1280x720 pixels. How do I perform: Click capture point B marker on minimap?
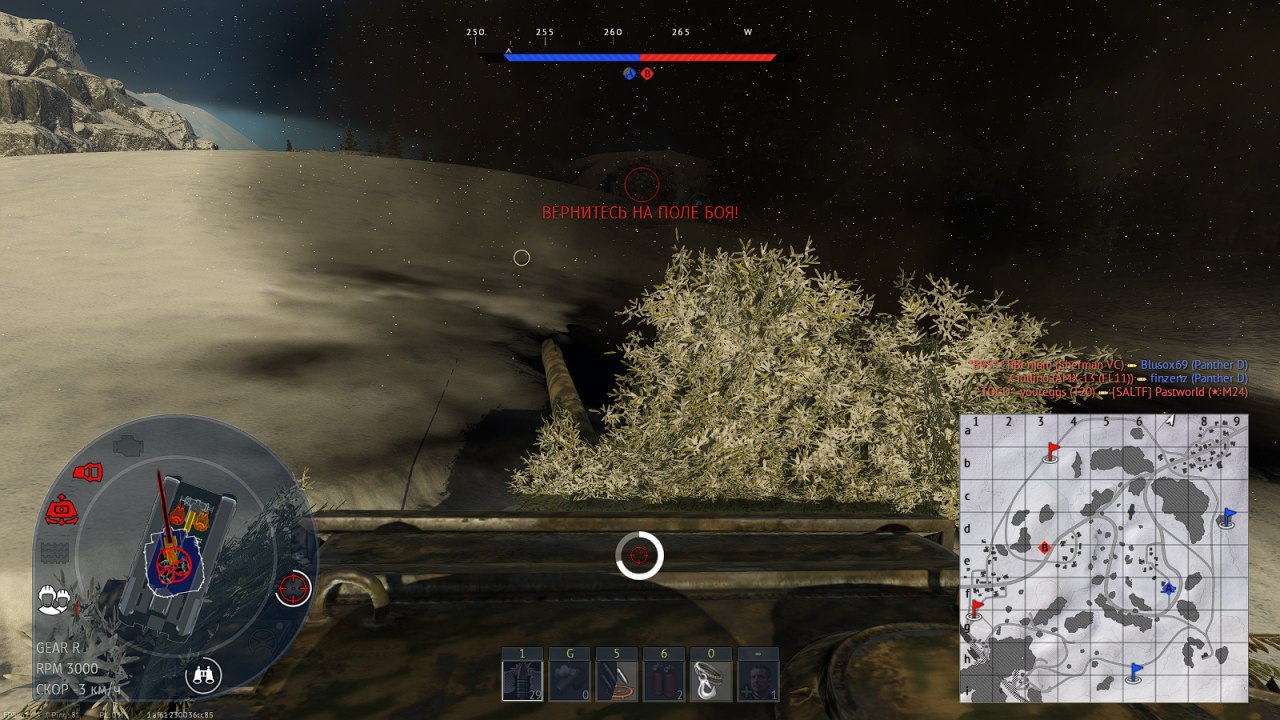1045,547
